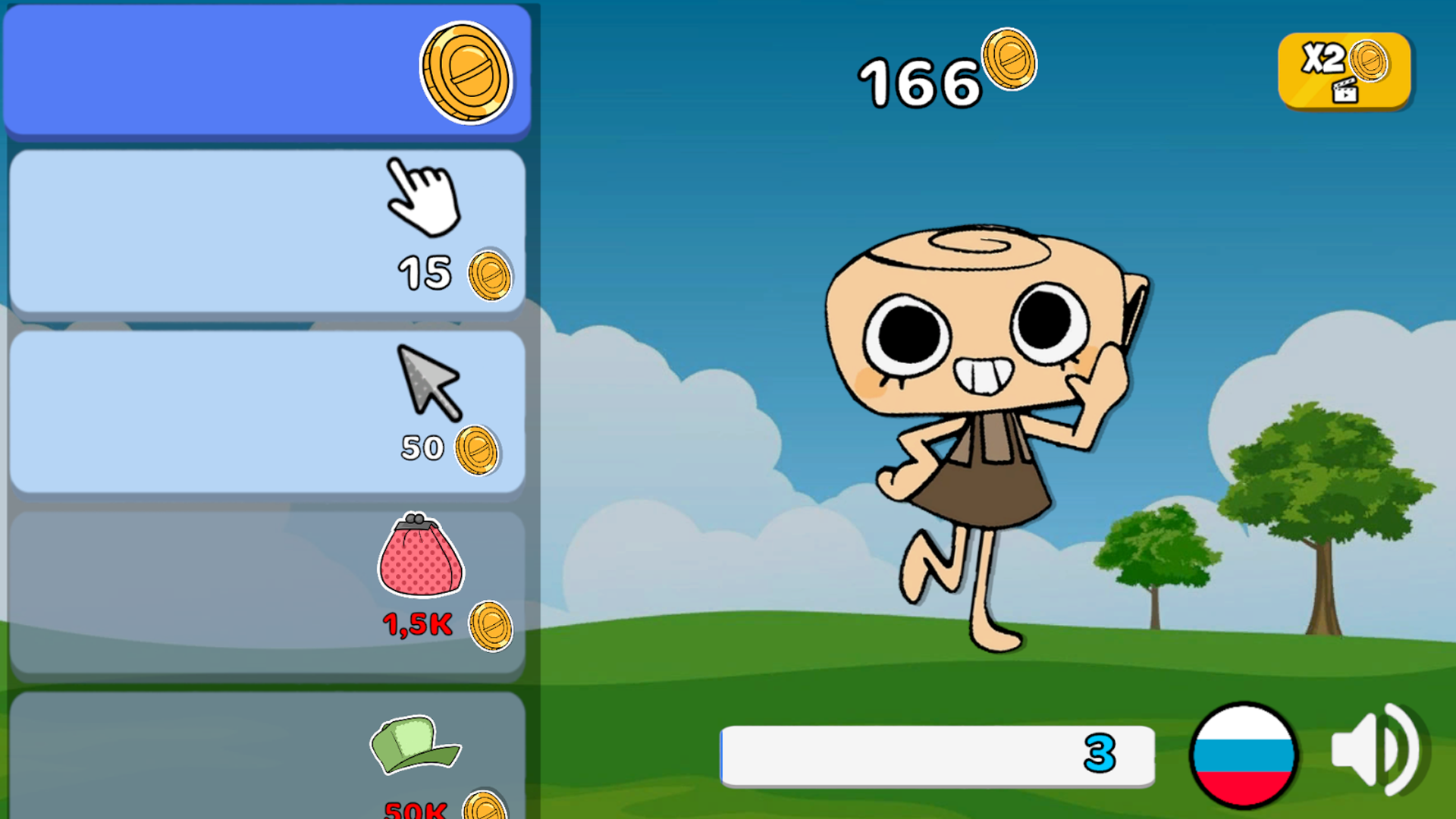1456x819 pixels.
Task: Click the coin beside the 50 price
Action: 479,450
